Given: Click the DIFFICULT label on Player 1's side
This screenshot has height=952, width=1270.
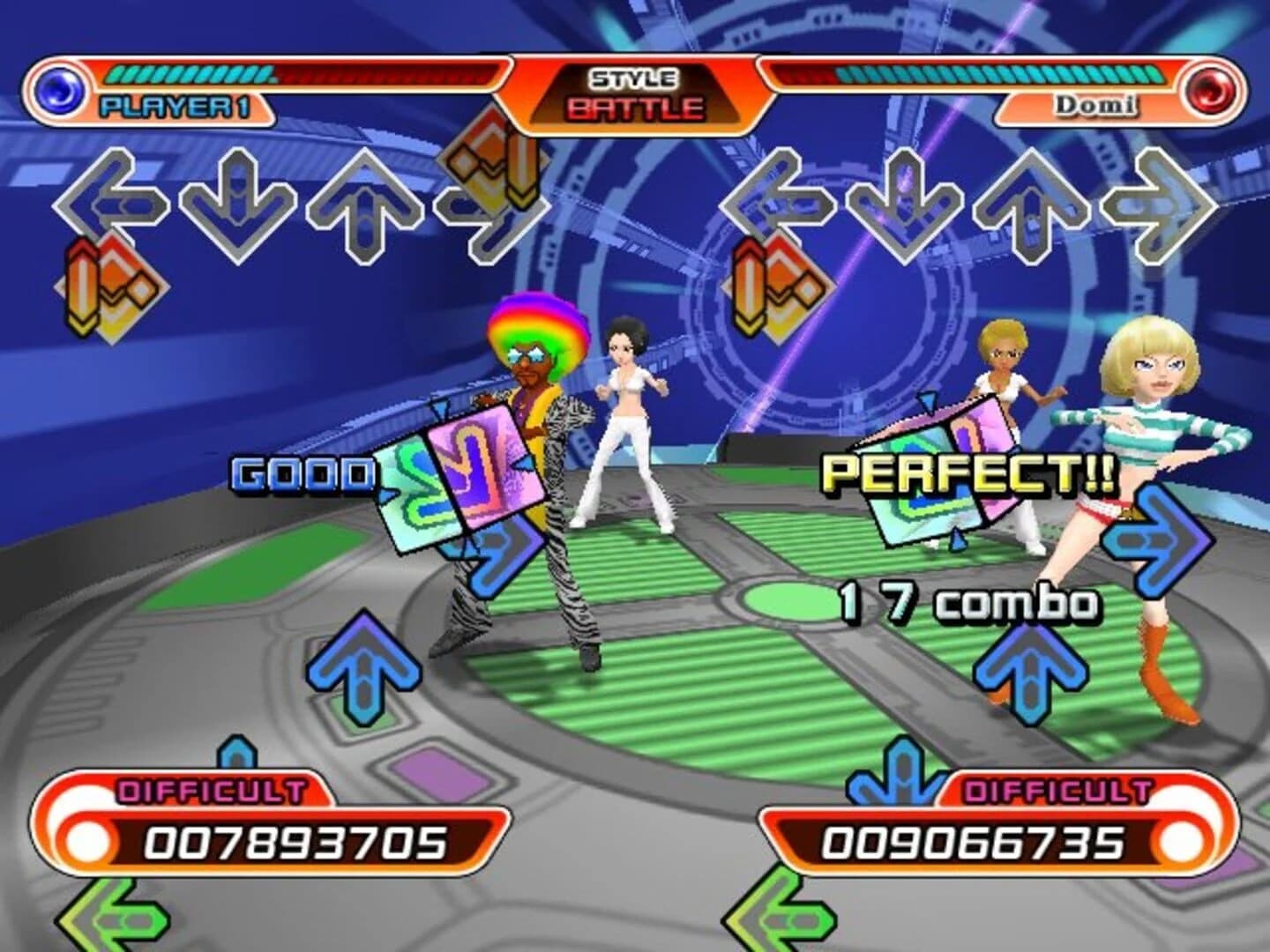Looking at the screenshot, I should click(x=212, y=787).
